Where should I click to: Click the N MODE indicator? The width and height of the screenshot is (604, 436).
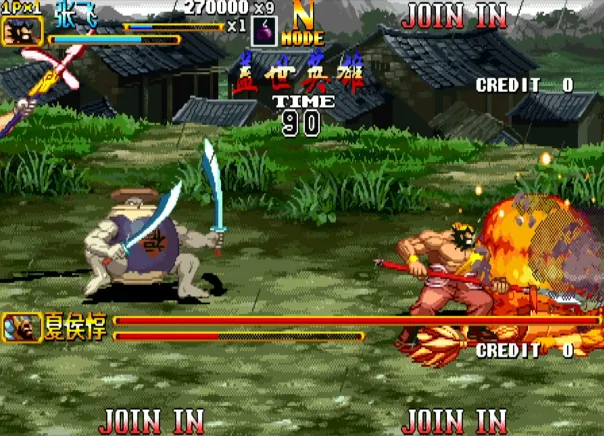(x=301, y=24)
